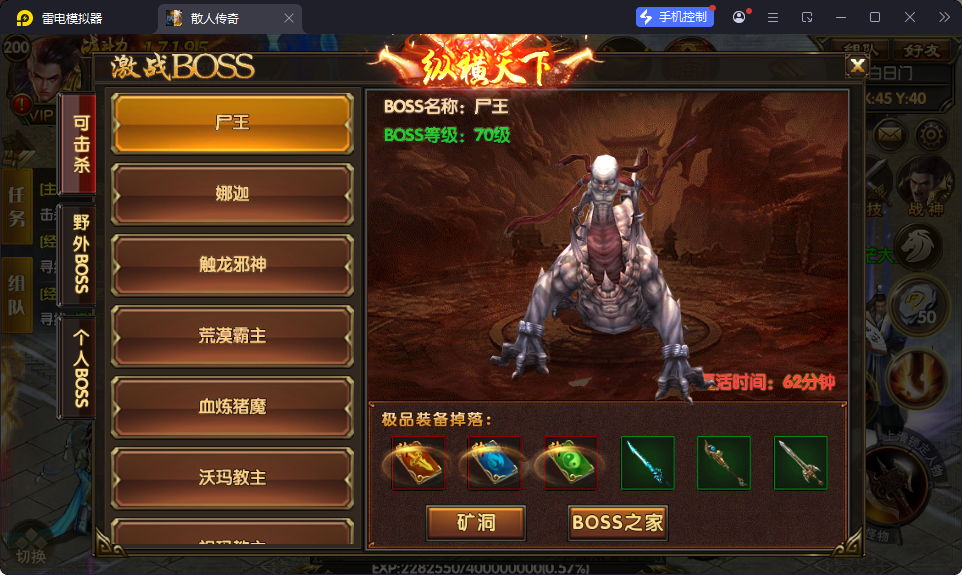Viewport: 962px width, 575px height.
Task: Switch to the 个人BOSS tab
Action: pyautogui.click(x=80, y=367)
